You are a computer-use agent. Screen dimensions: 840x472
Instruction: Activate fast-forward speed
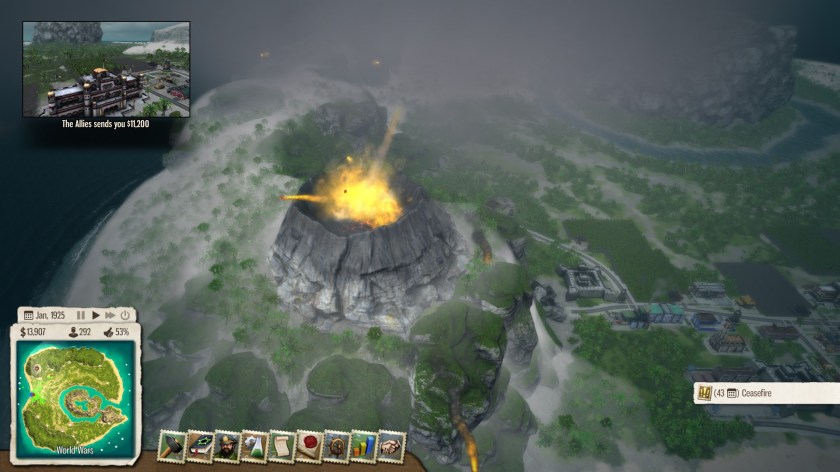coord(109,315)
